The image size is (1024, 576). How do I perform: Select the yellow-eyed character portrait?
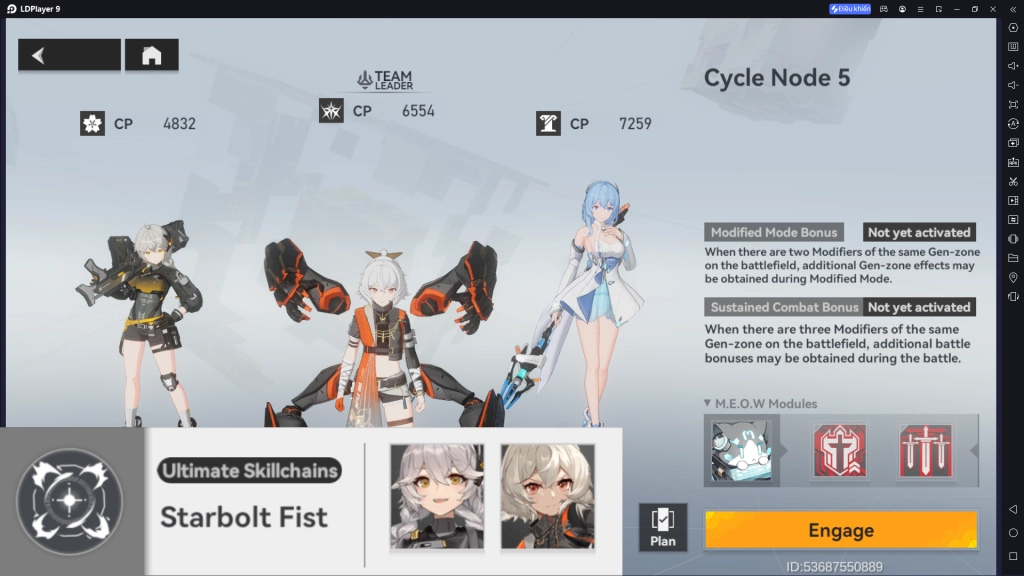(437, 497)
